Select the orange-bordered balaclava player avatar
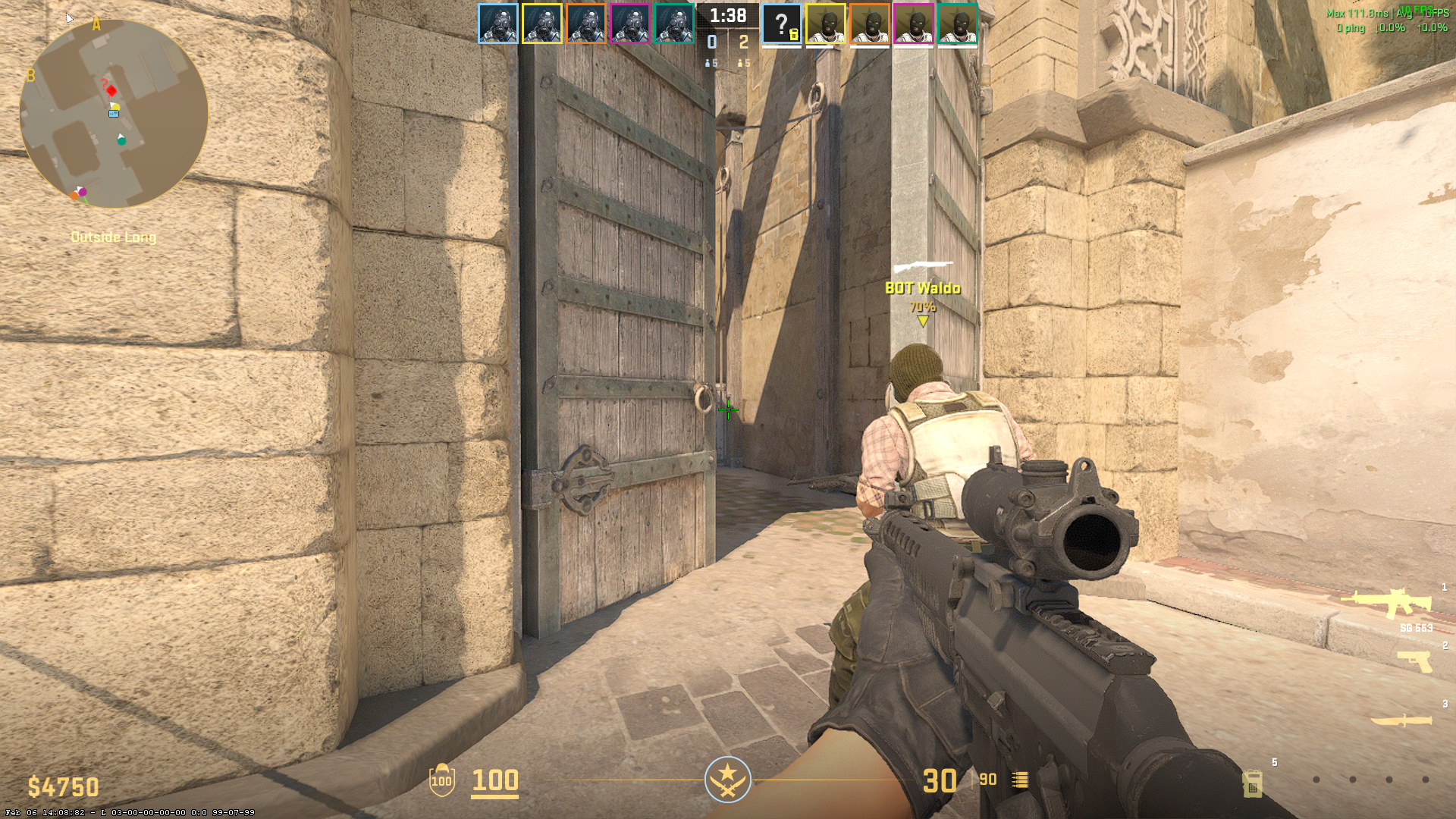The height and width of the screenshot is (819, 1456). [870, 24]
